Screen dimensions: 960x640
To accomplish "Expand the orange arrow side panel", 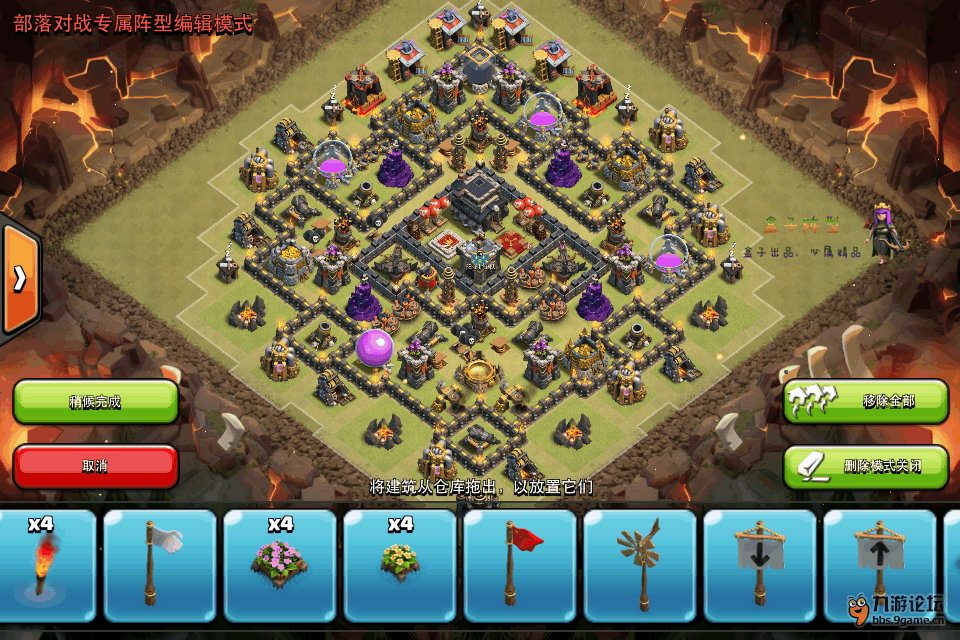I will (19, 279).
